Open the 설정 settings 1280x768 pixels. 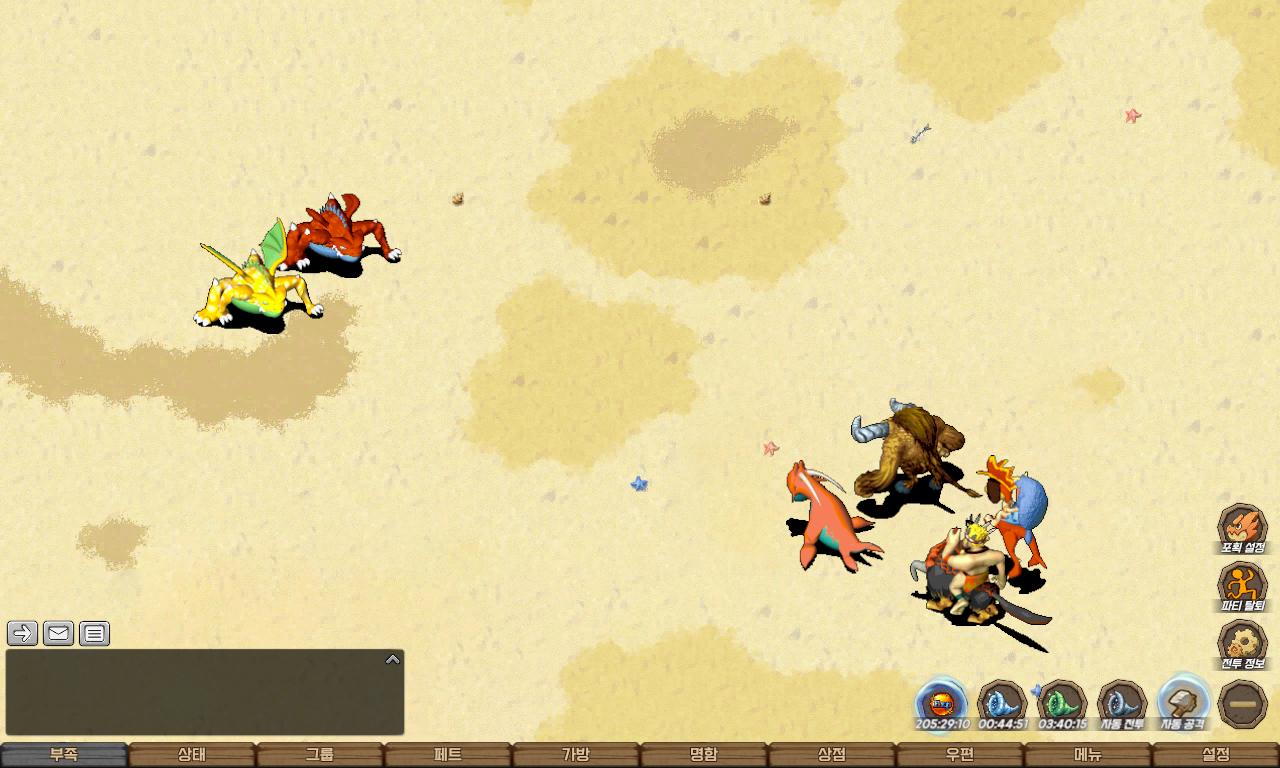click(1216, 755)
